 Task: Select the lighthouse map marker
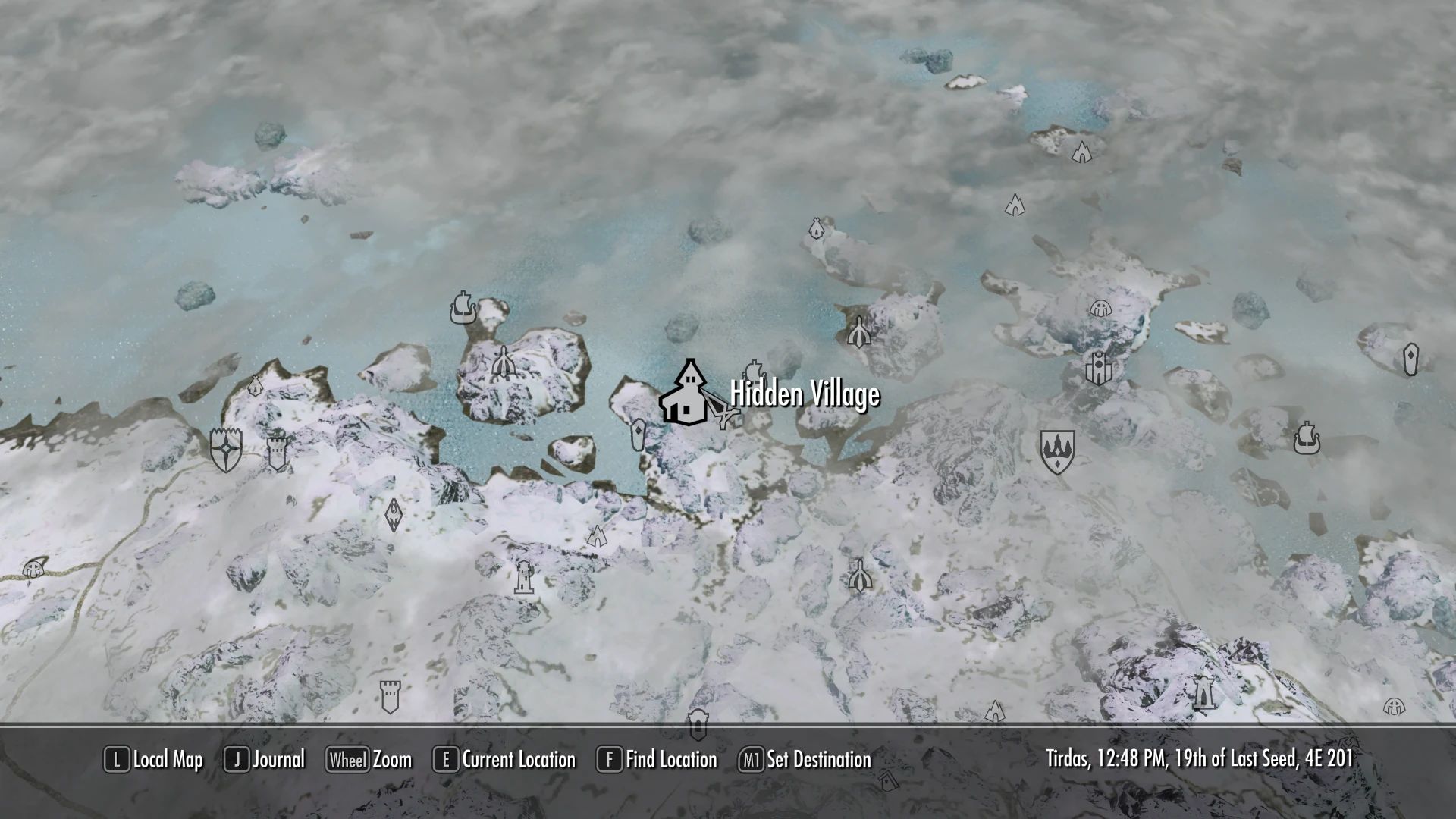(x=523, y=578)
